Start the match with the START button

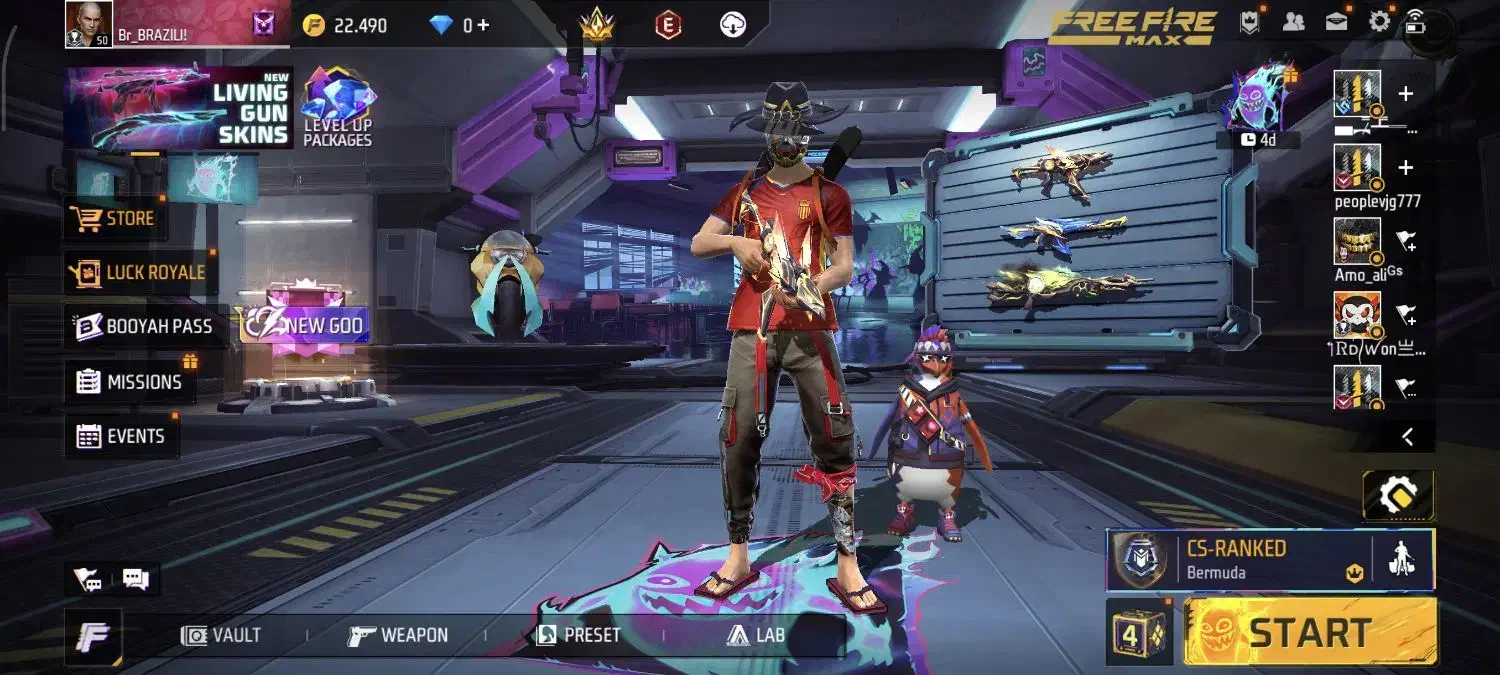point(1310,632)
